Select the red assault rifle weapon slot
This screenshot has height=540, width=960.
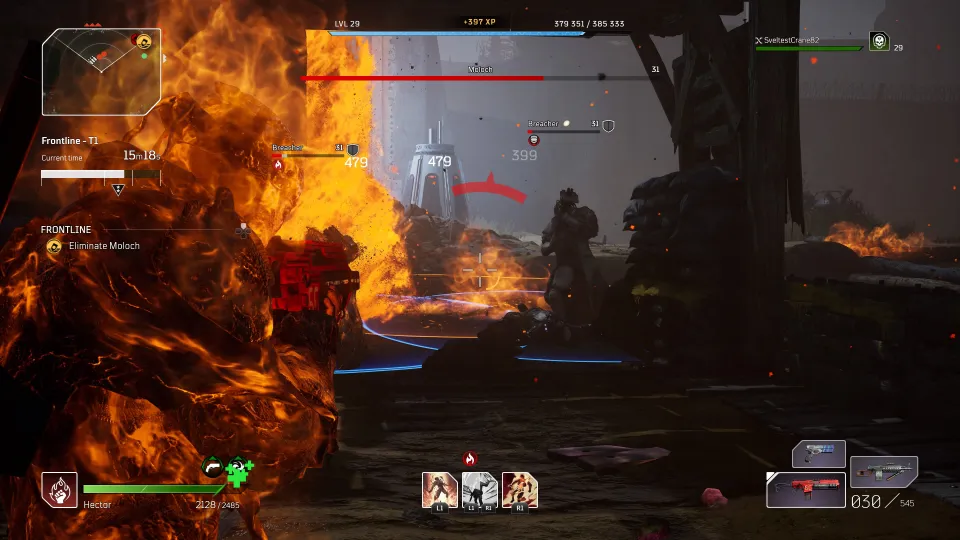pyautogui.click(x=805, y=489)
